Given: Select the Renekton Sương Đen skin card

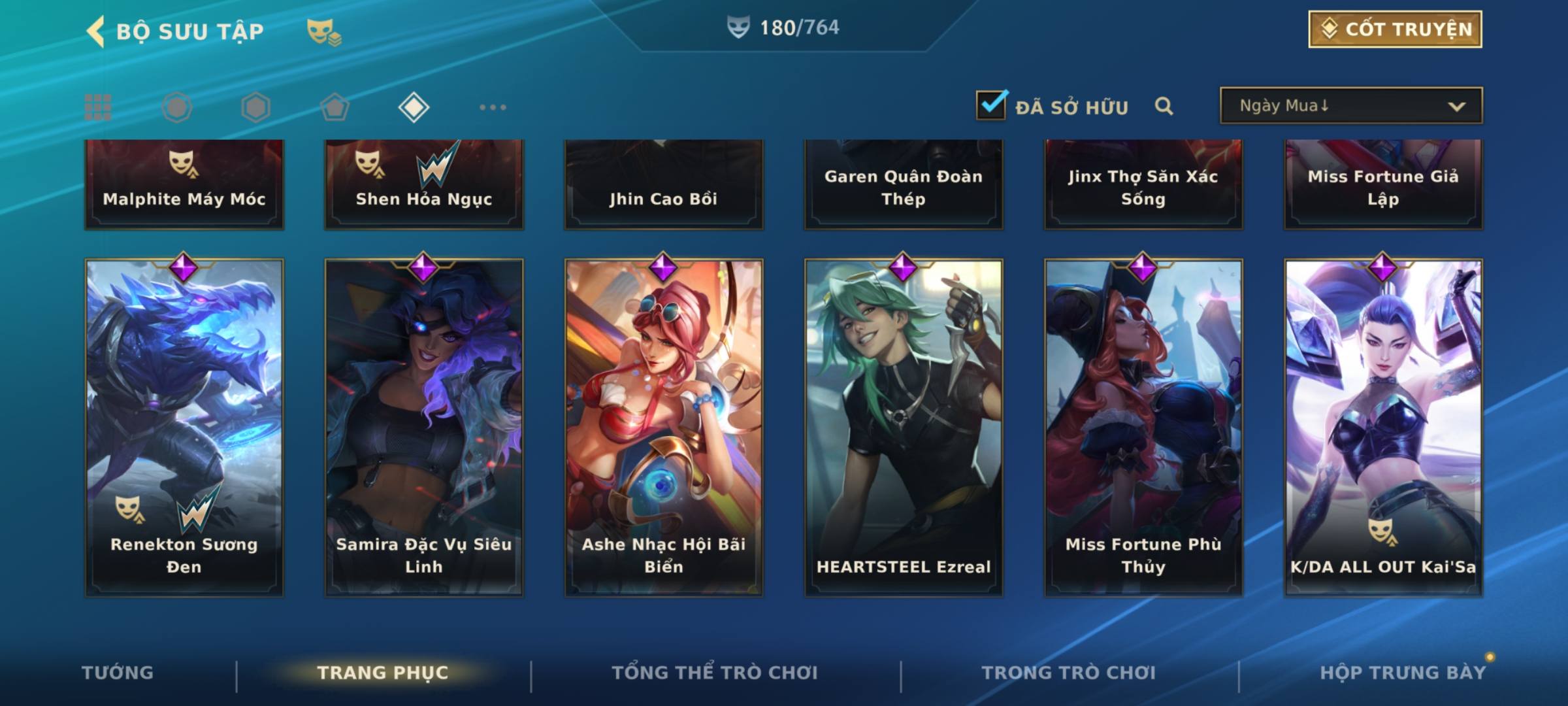Looking at the screenshot, I should coord(184,427).
